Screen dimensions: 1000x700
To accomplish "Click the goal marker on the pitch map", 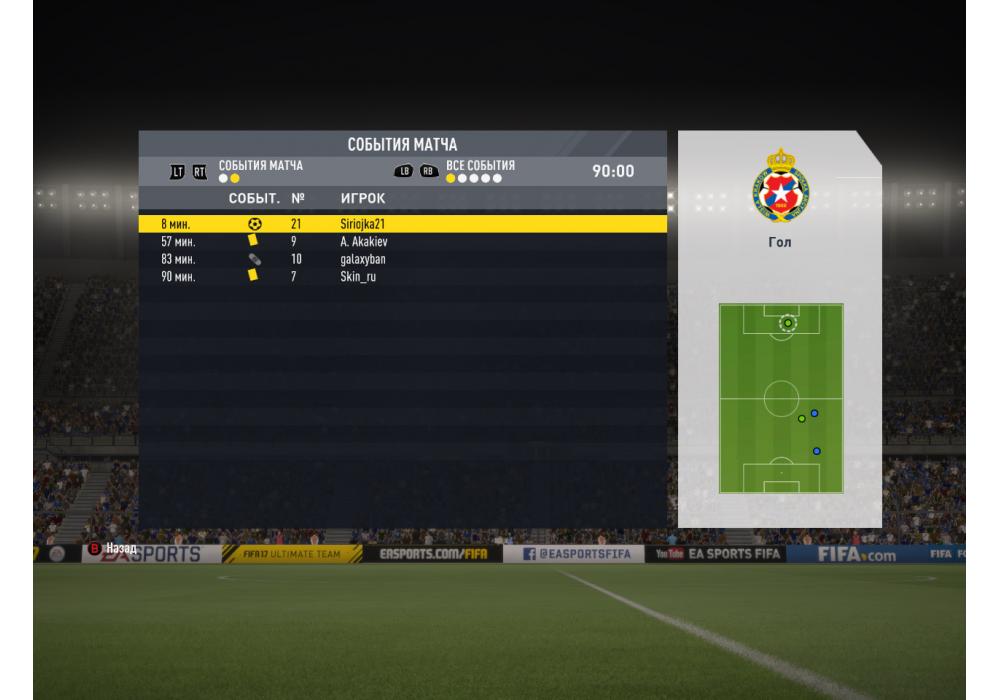I will point(788,323).
